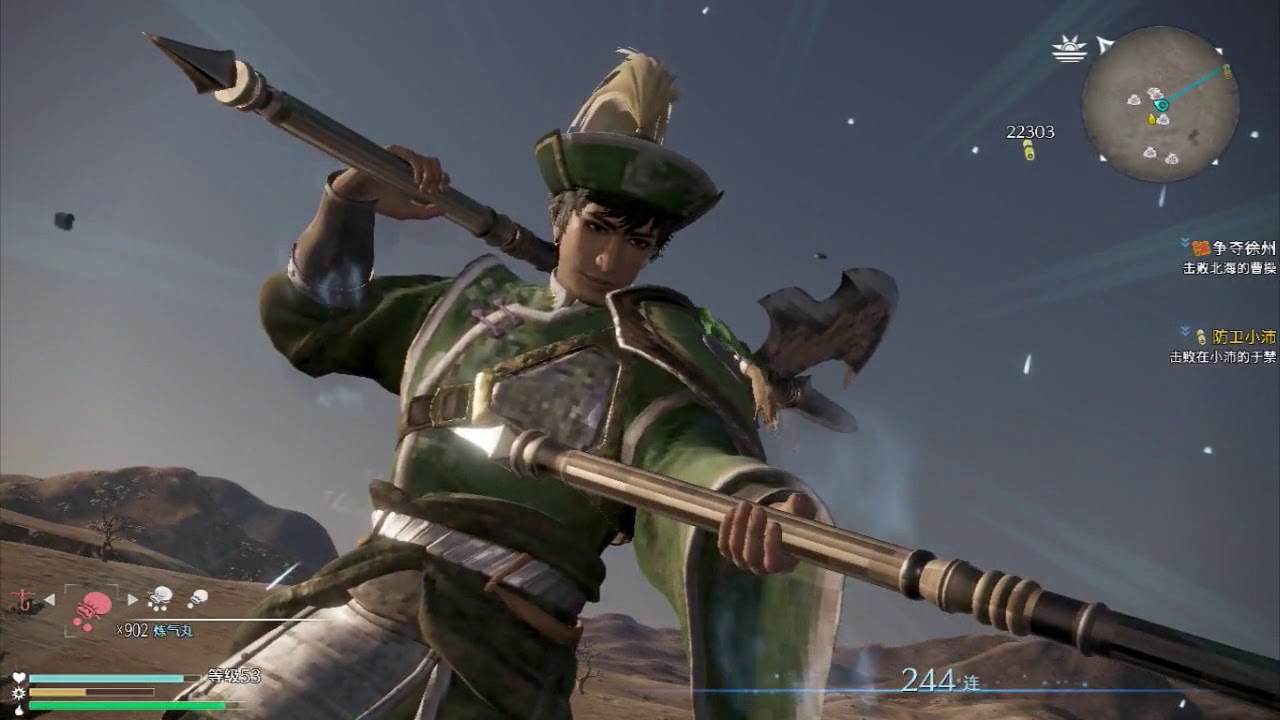Expand the 争夺徐州 quest chevron
Image resolution: width=1280 pixels, height=720 pixels.
(1184, 244)
